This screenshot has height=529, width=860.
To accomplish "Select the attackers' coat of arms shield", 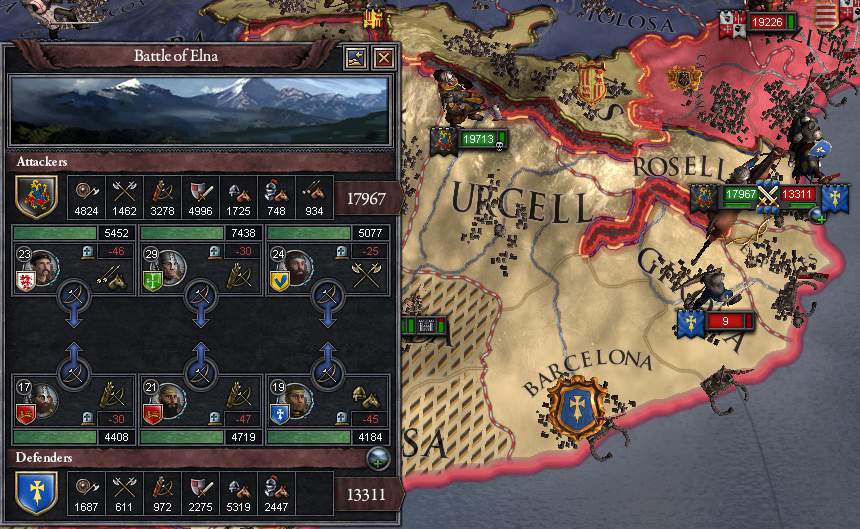I will (35, 197).
